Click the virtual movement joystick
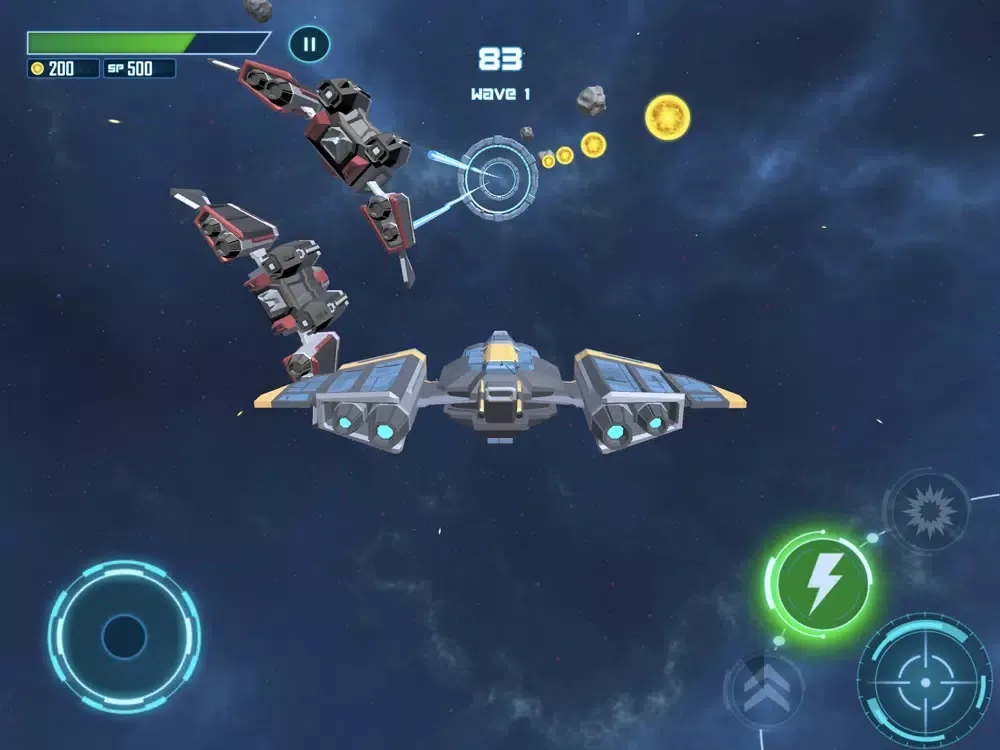Screen dimensions: 1000x750 (124, 636)
